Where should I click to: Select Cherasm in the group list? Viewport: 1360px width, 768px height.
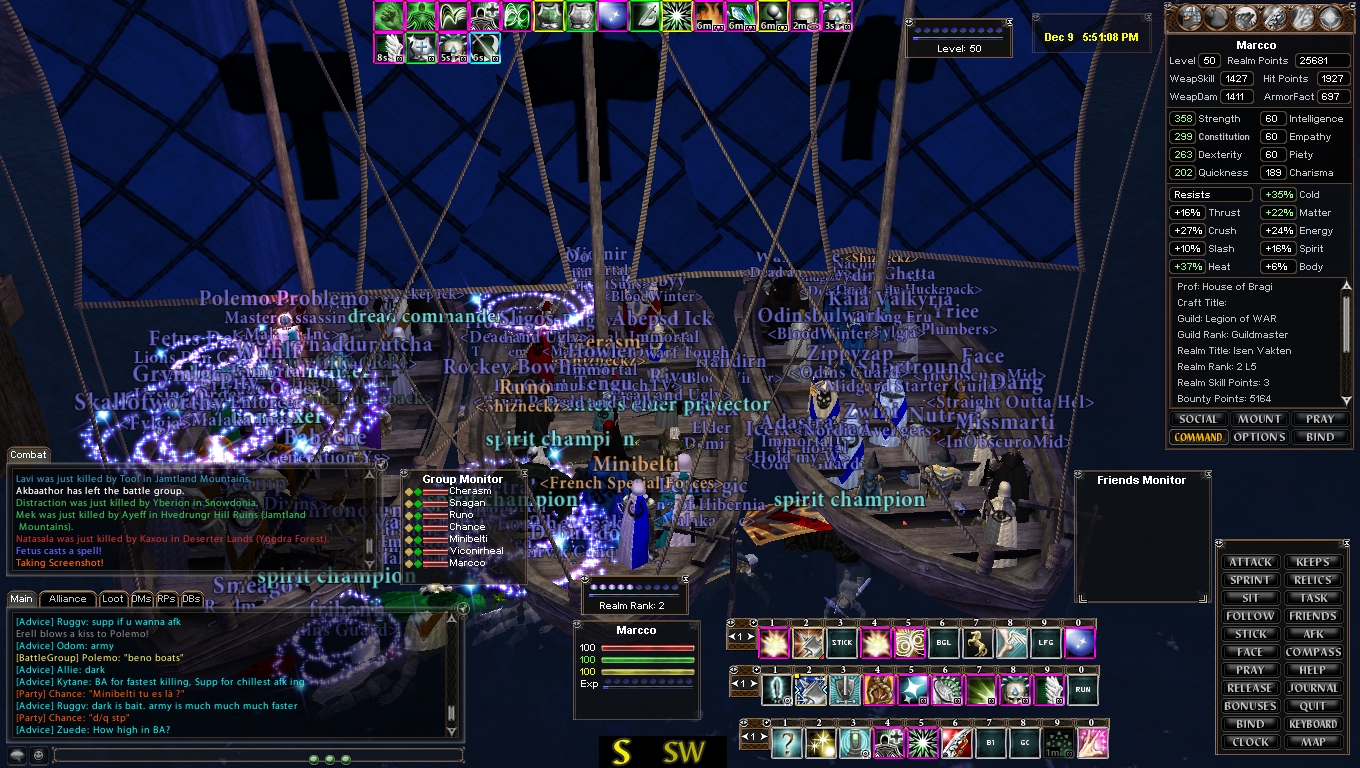click(x=469, y=491)
